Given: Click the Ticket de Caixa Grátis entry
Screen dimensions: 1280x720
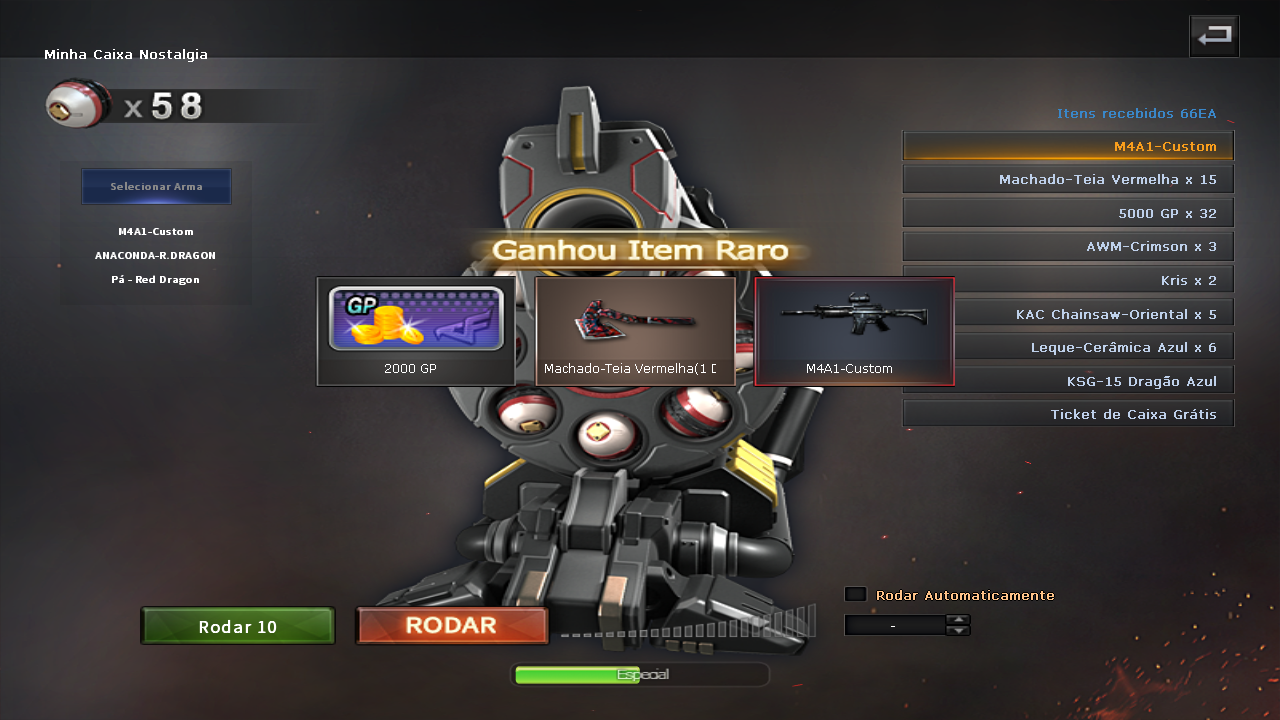Looking at the screenshot, I should (x=1067, y=412).
